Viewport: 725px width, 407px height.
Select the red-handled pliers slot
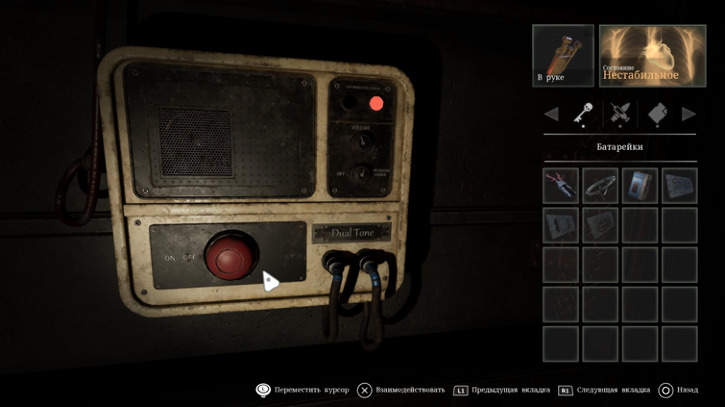560,186
